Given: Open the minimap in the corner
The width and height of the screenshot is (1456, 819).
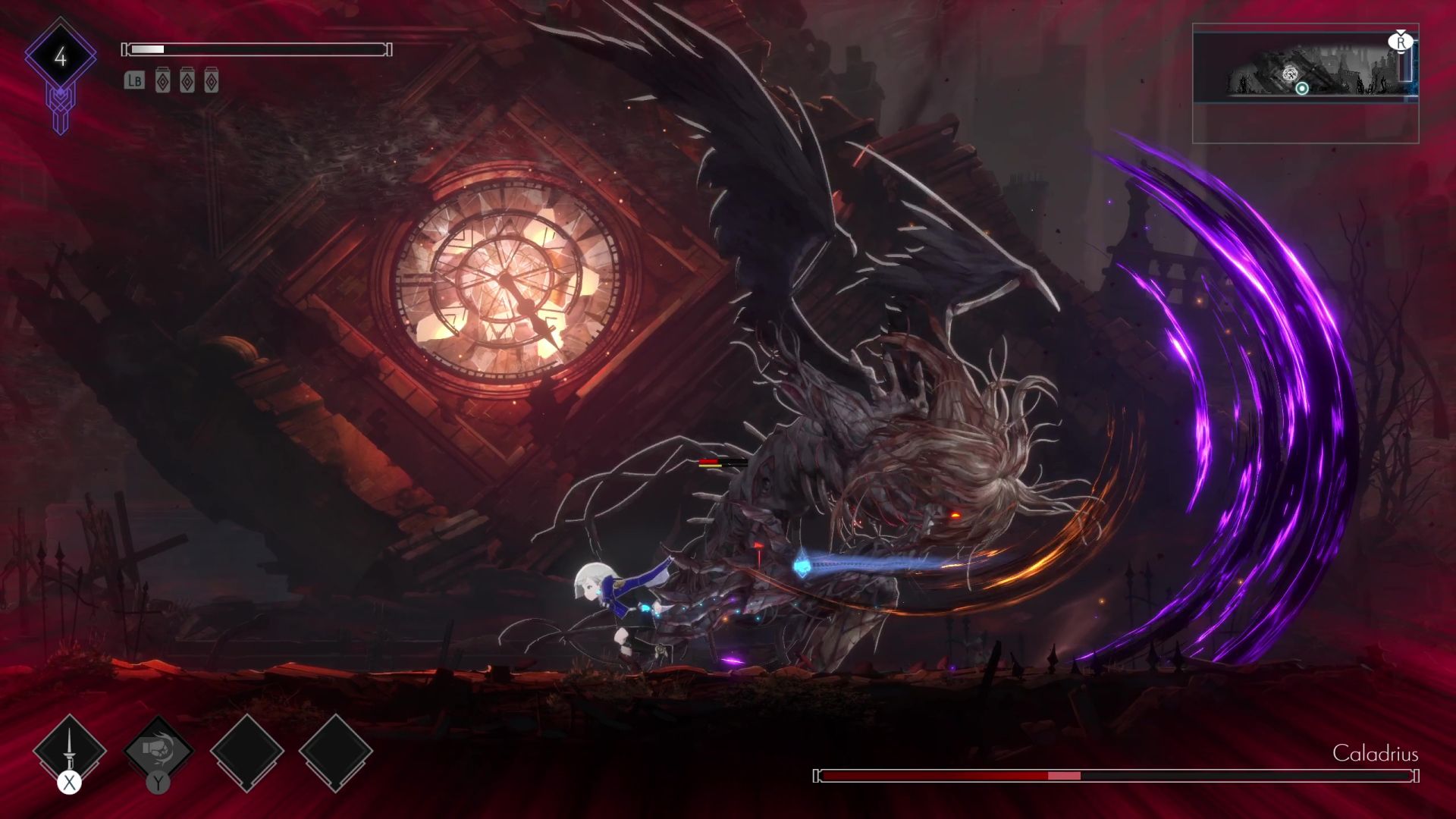Looking at the screenshot, I should coord(1305,83).
